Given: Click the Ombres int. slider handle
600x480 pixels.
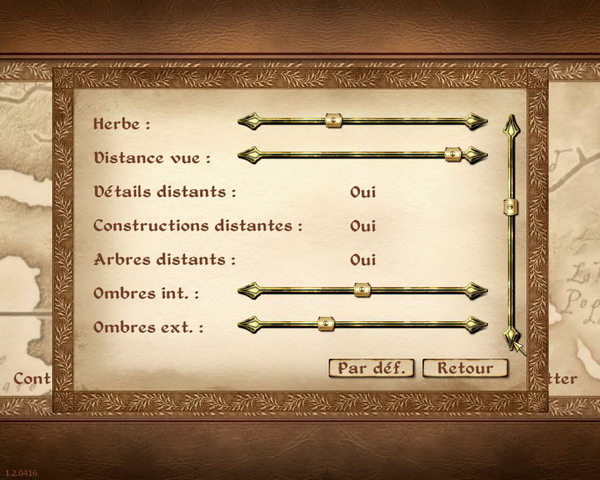Looking at the screenshot, I should pyautogui.click(x=362, y=290).
